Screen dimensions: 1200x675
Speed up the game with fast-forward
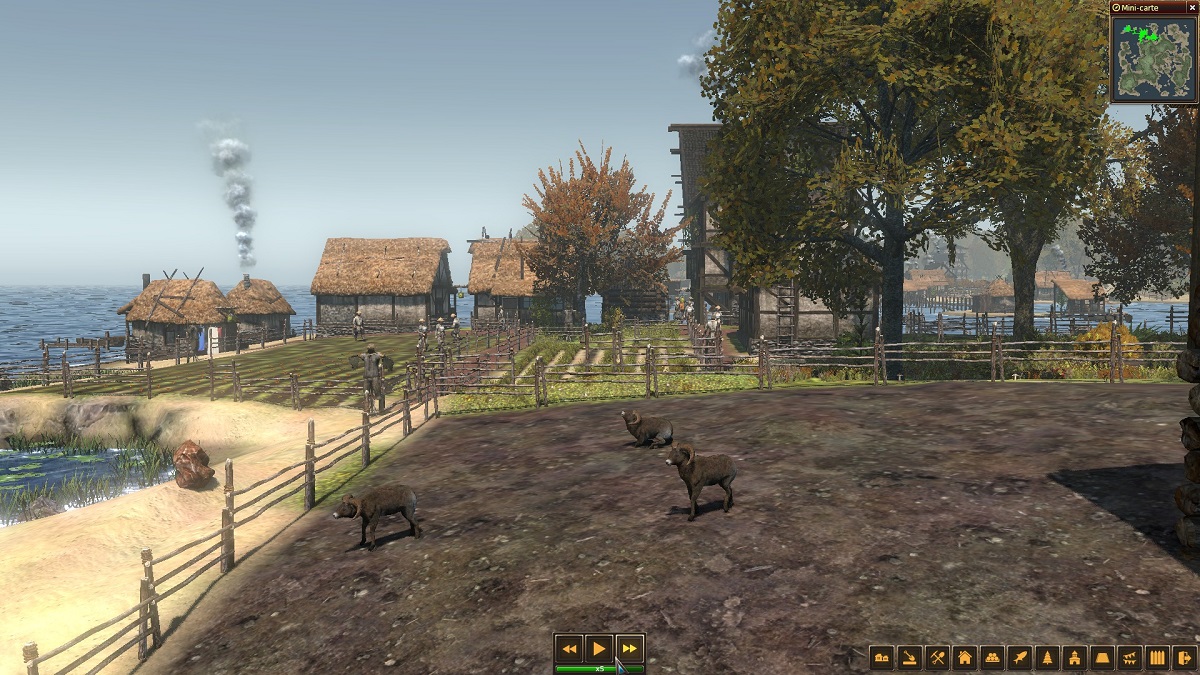[629, 648]
